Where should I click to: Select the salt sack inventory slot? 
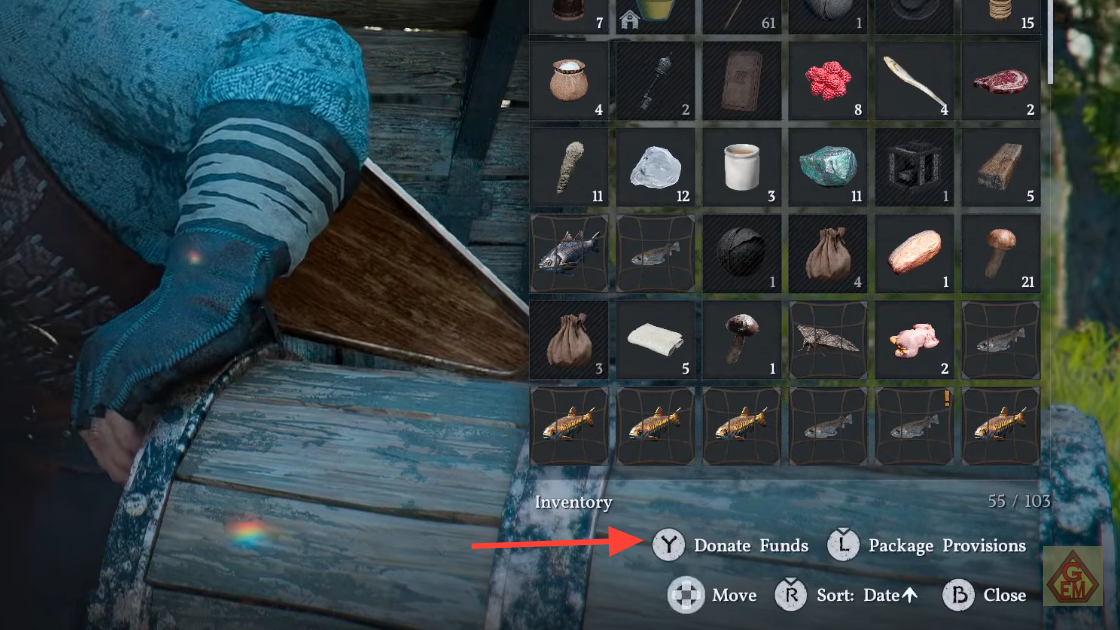569,80
